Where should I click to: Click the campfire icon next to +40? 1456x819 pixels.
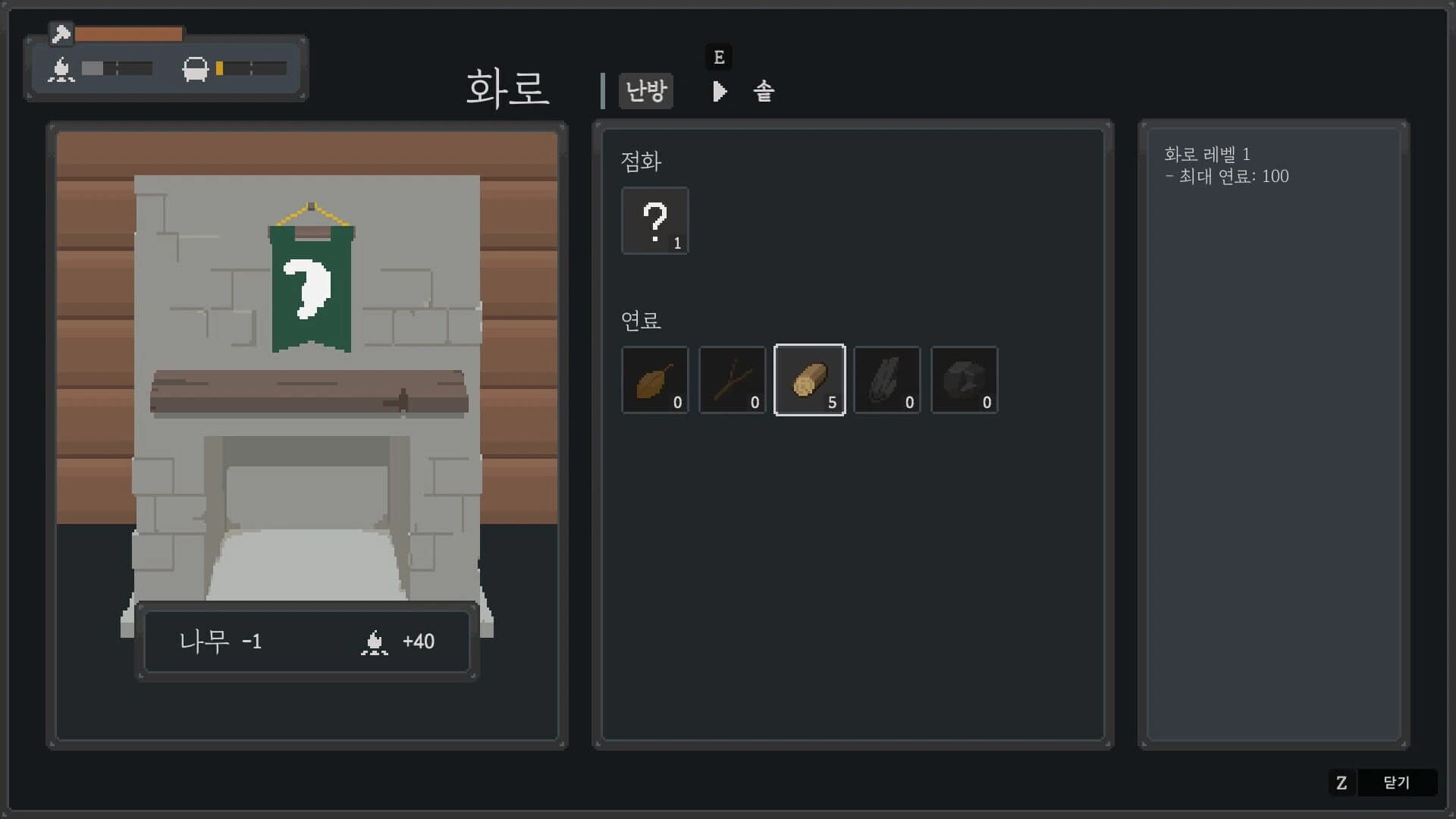pyautogui.click(x=372, y=642)
